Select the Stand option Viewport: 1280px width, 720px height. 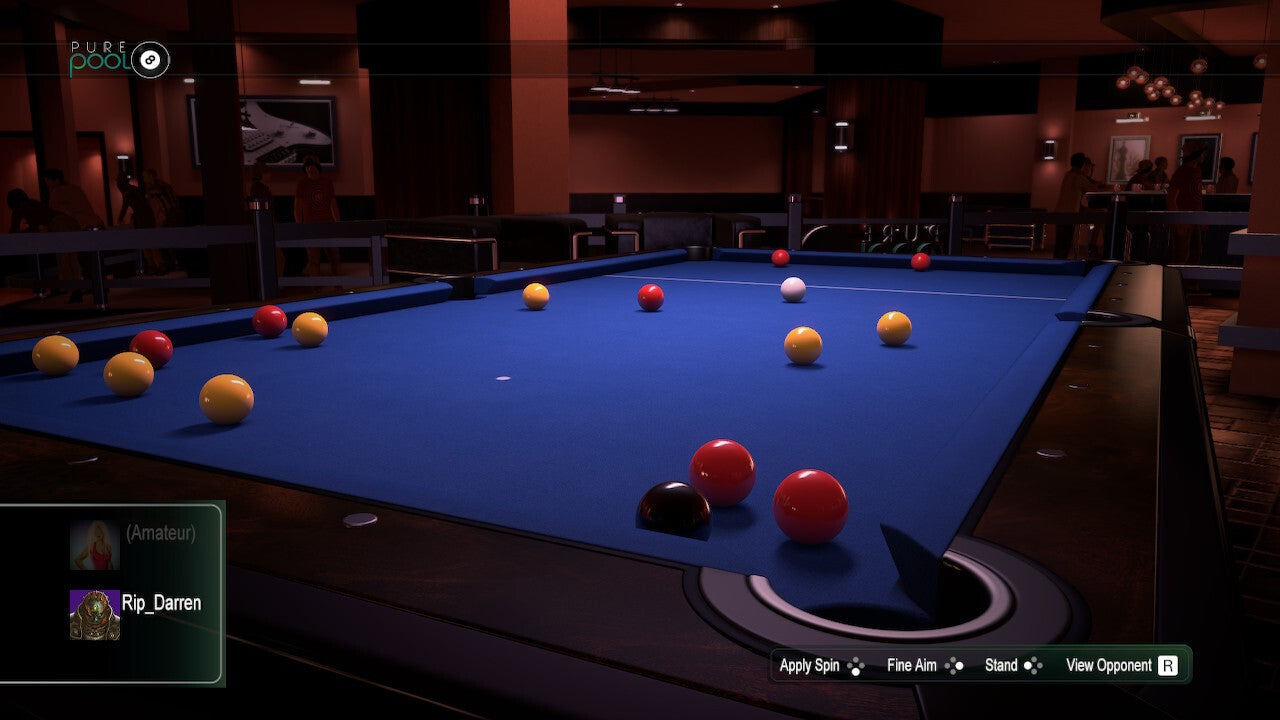1002,665
